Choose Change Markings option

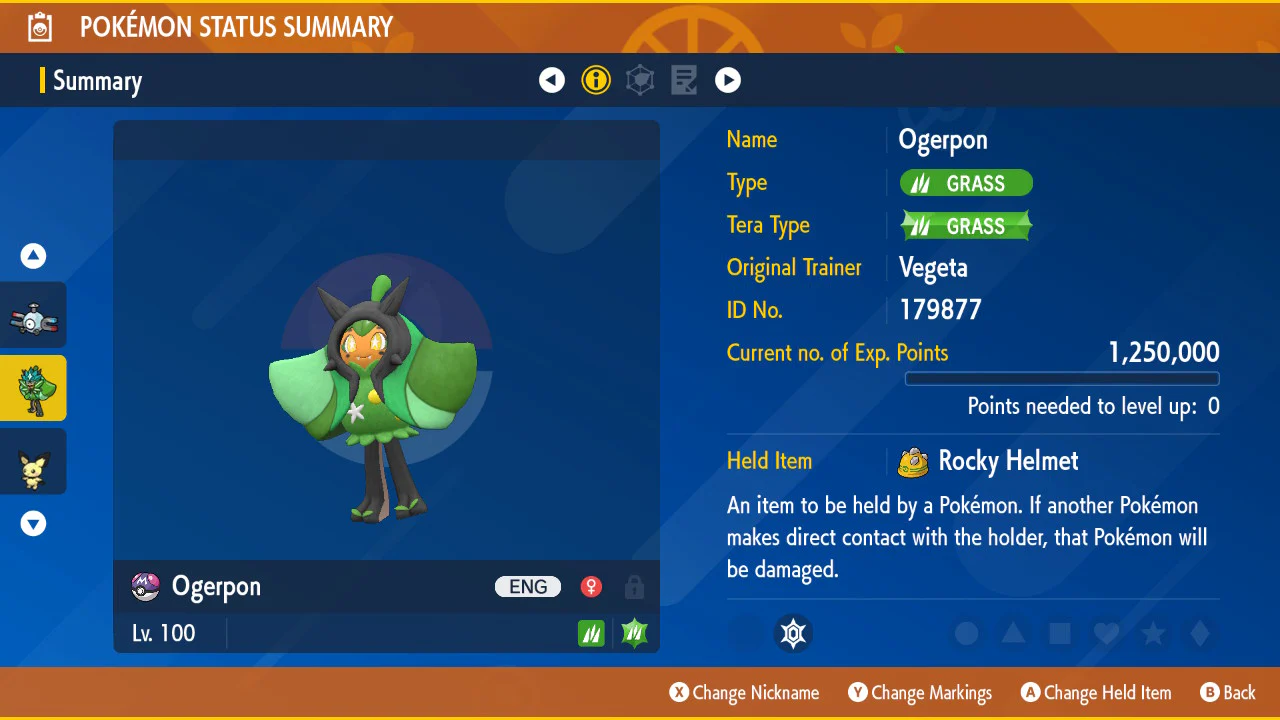[x=920, y=693]
